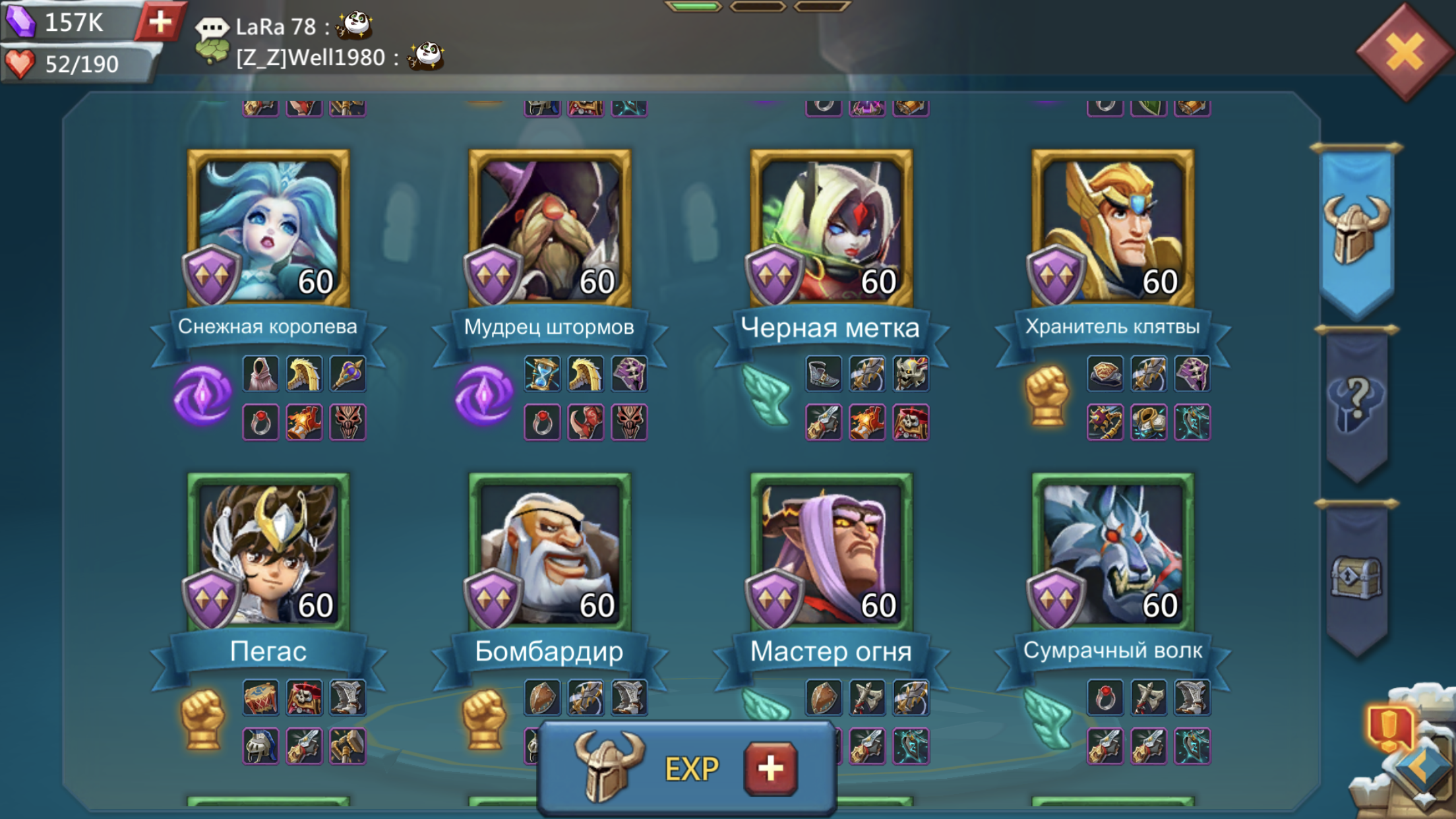
Task: Open the chat messages panel
Action: tap(212, 28)
